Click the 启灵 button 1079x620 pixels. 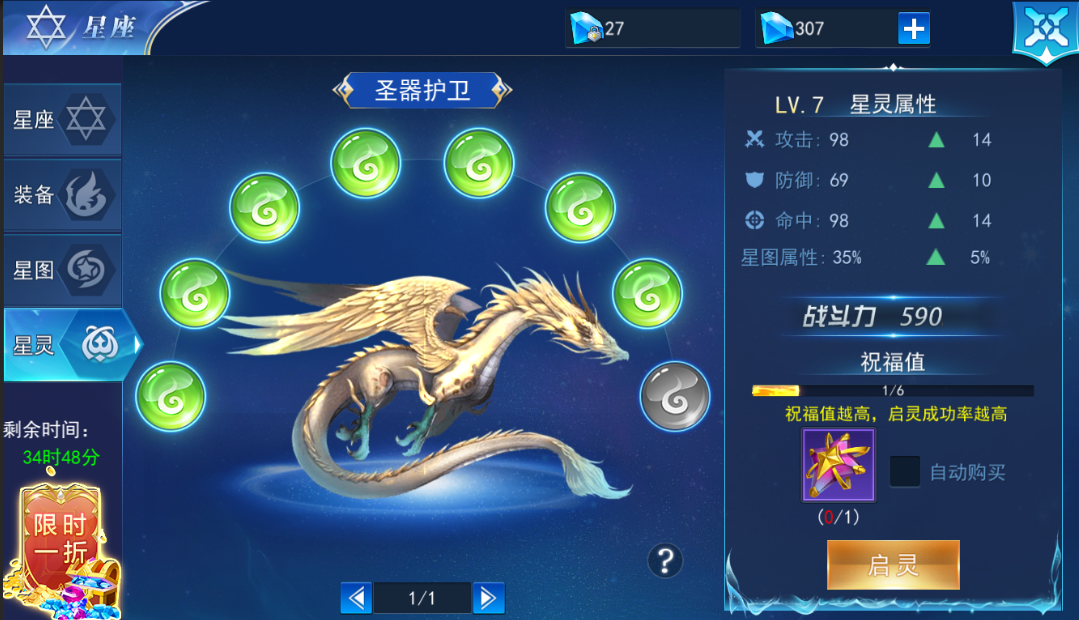coord(893,565)
